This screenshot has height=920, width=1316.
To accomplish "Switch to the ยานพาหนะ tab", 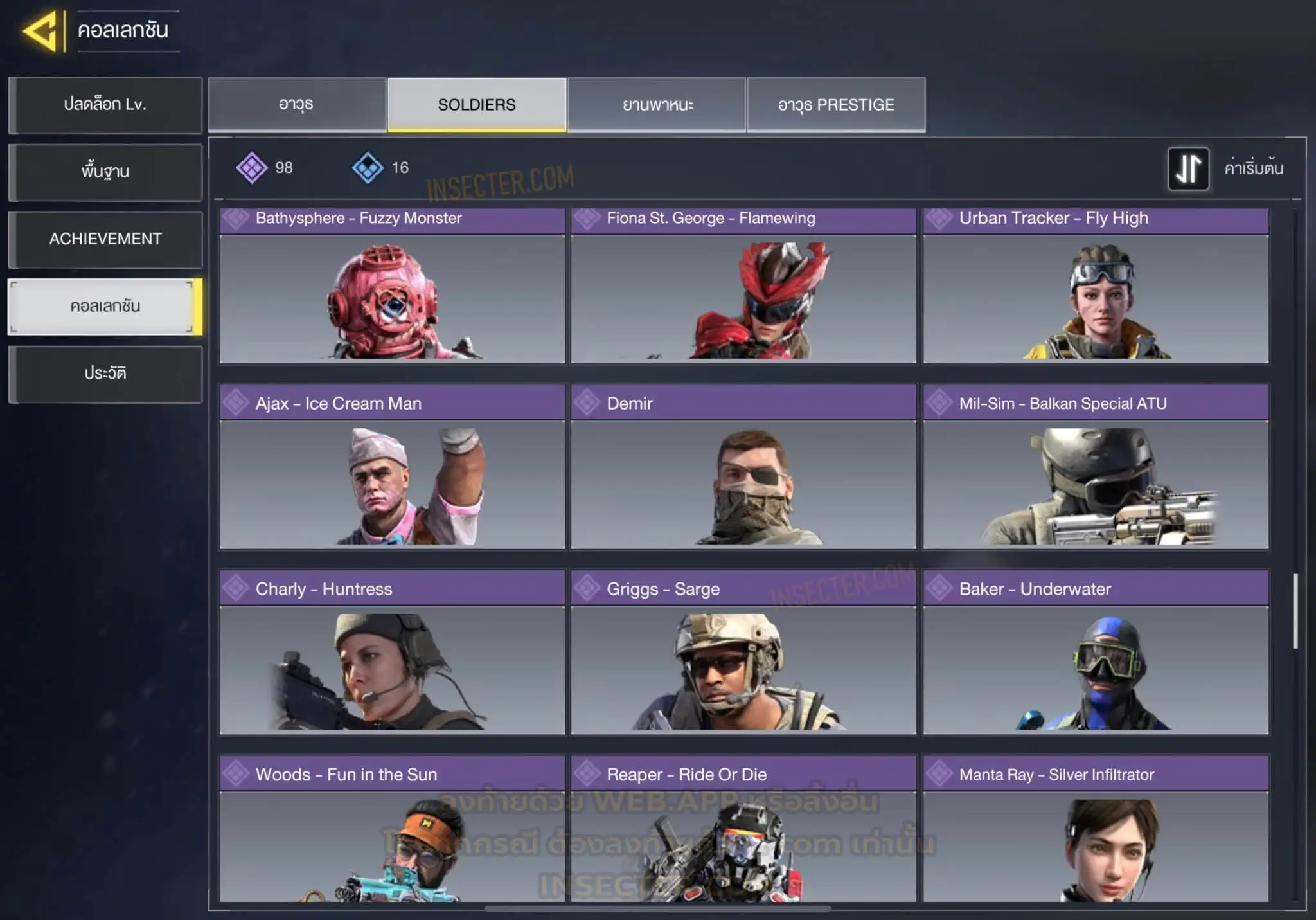I will (x=657, y=105).
